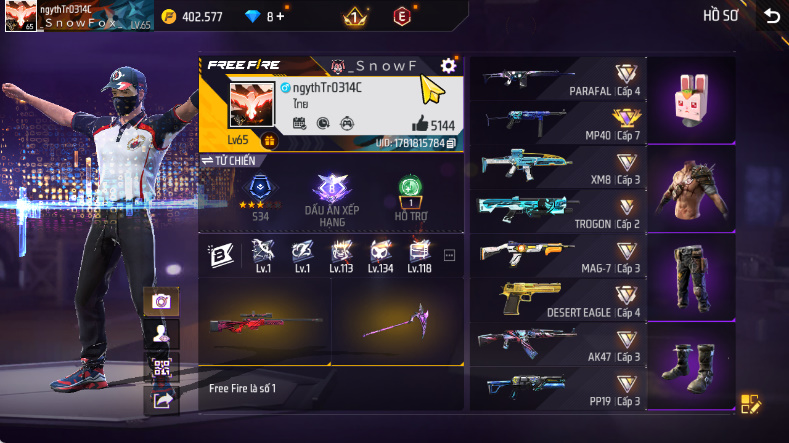This screenshot has height=443, width=789.
Task: Open profile settings gear icon
Action: click(x=449, y=65)
